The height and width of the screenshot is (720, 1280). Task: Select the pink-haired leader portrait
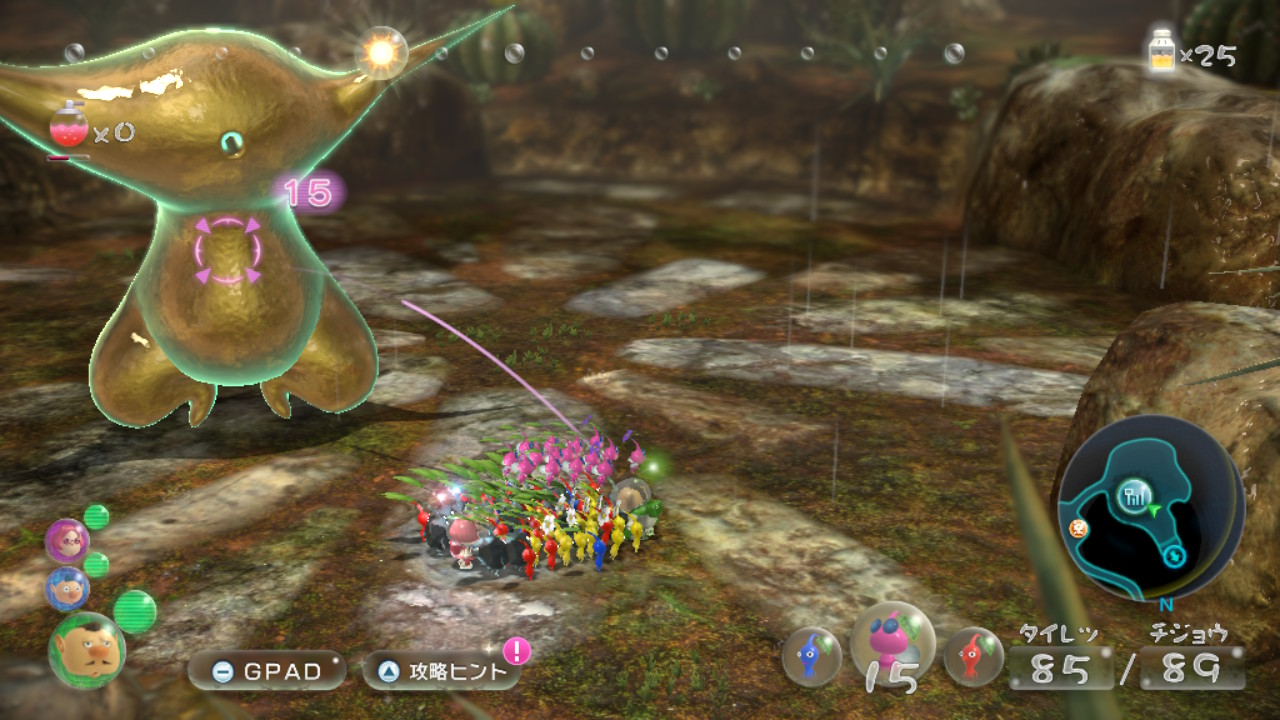coord(67,541)
